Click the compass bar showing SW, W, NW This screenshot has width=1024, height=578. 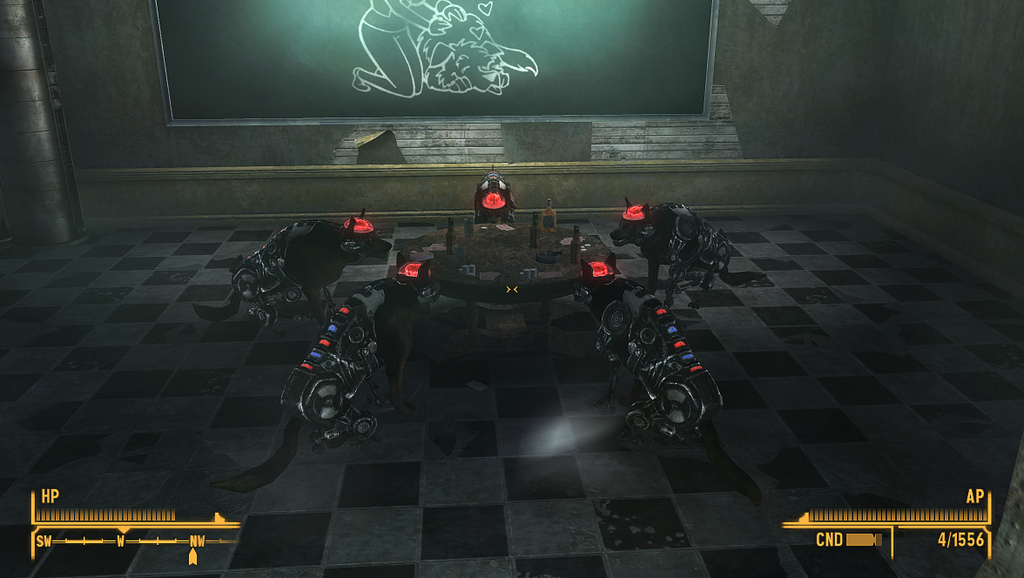pyautogui.click(x=135, y=541)
